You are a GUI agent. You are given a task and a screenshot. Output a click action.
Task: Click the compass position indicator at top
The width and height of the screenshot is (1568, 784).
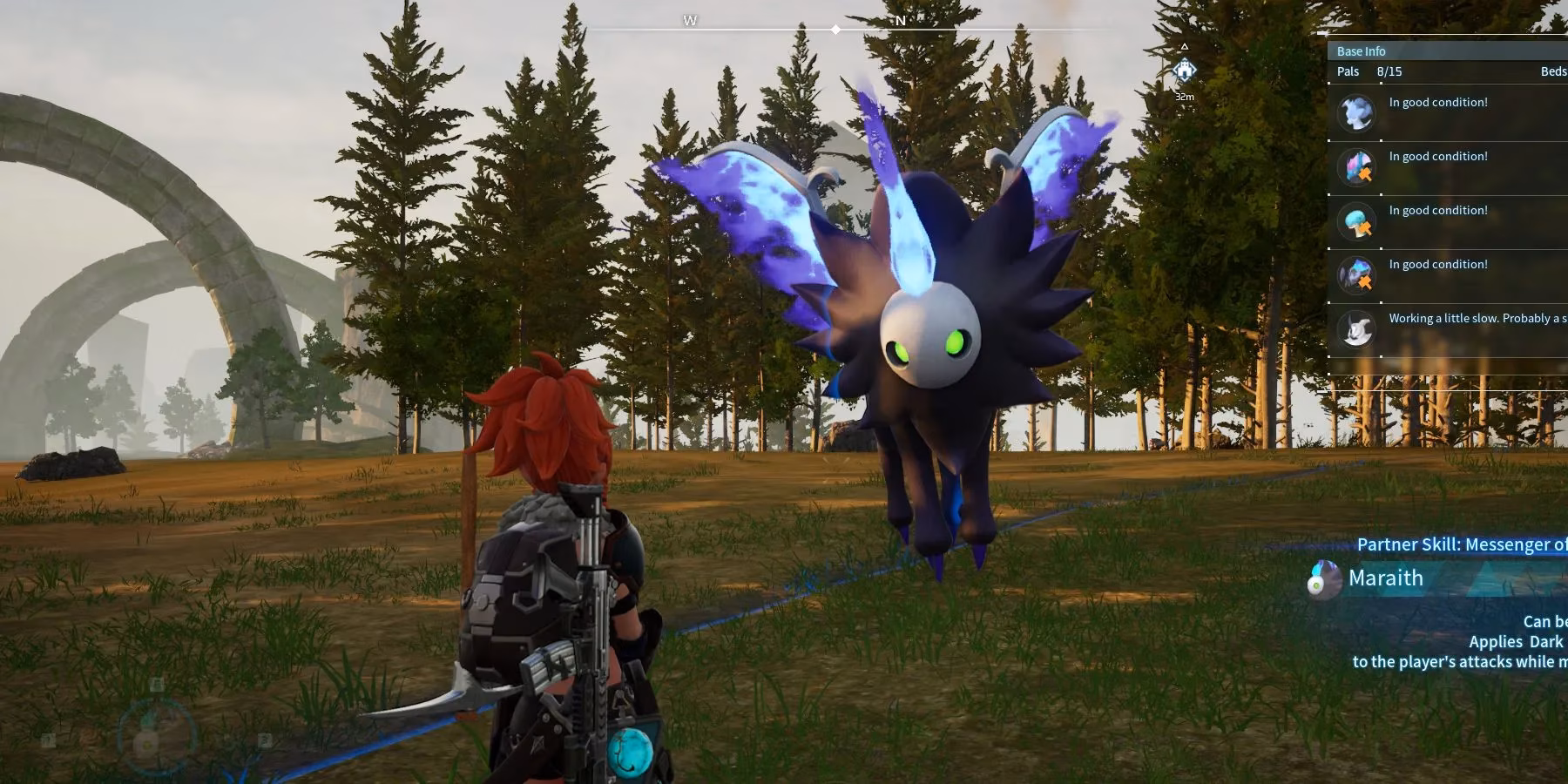(x=836, y=28)
